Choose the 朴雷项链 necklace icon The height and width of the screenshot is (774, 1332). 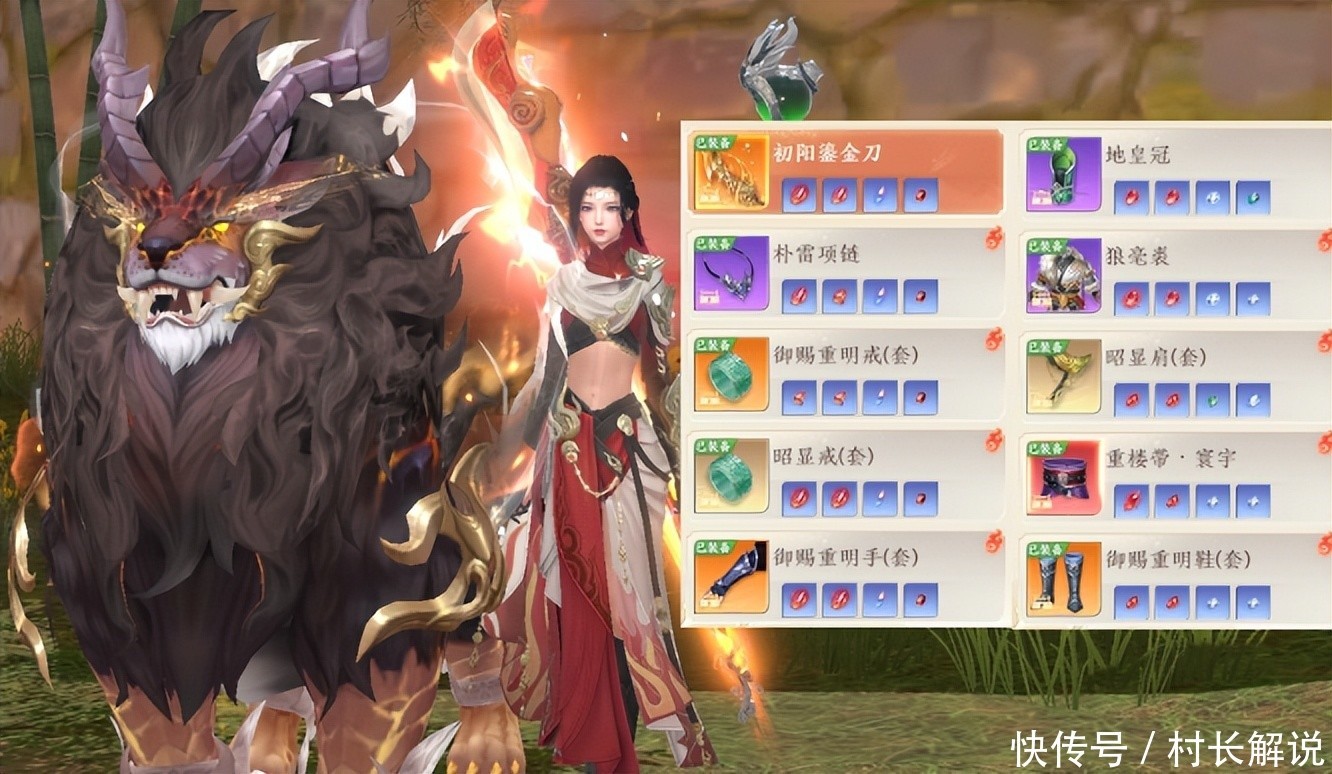tap(731, 274)
